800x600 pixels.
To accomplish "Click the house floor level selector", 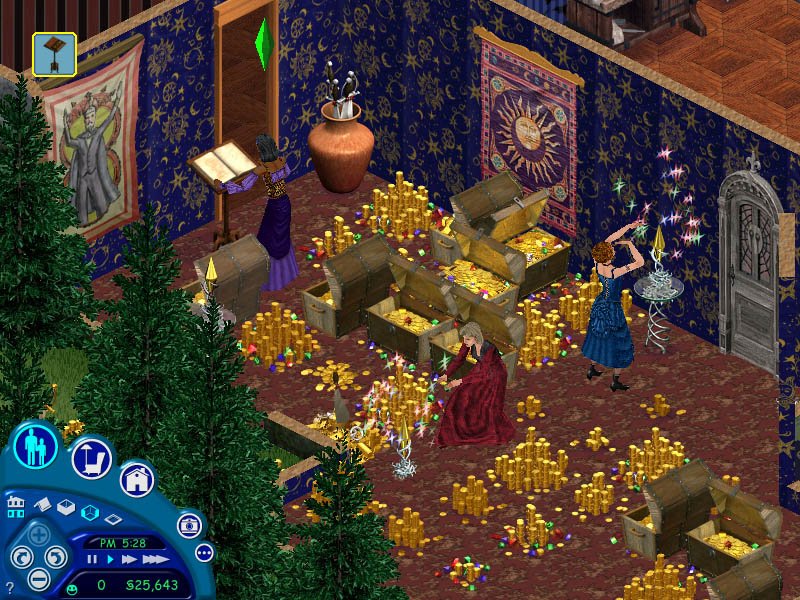I will 15,505.
